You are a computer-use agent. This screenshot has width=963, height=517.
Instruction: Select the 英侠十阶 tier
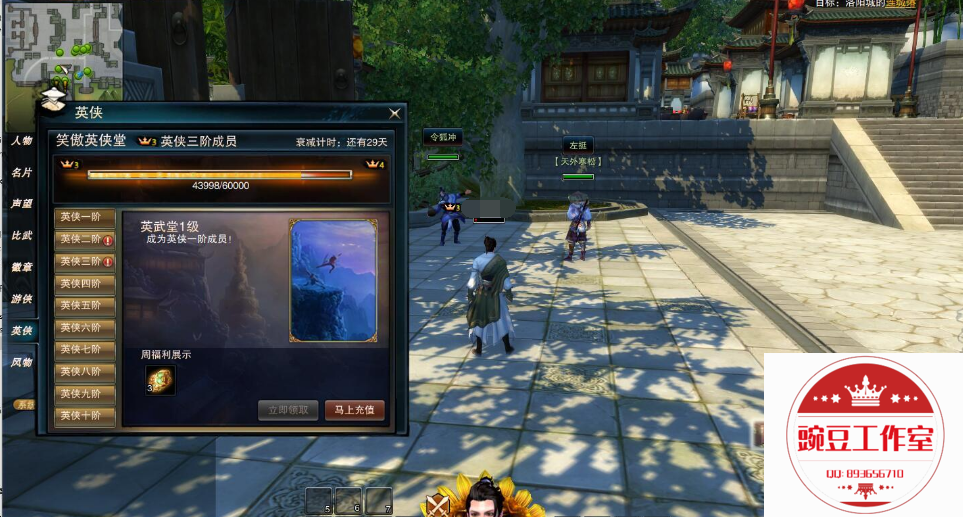84,415
